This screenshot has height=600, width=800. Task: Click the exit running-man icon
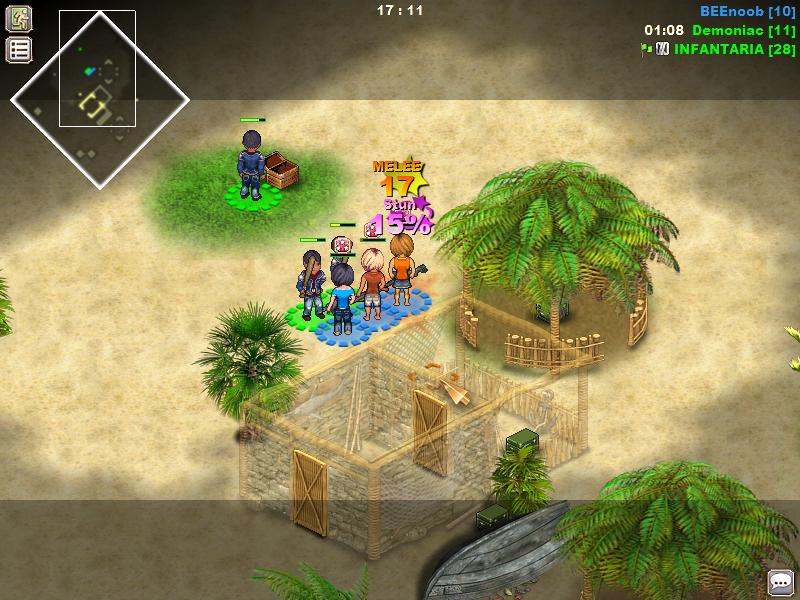[x=19, y=18]
